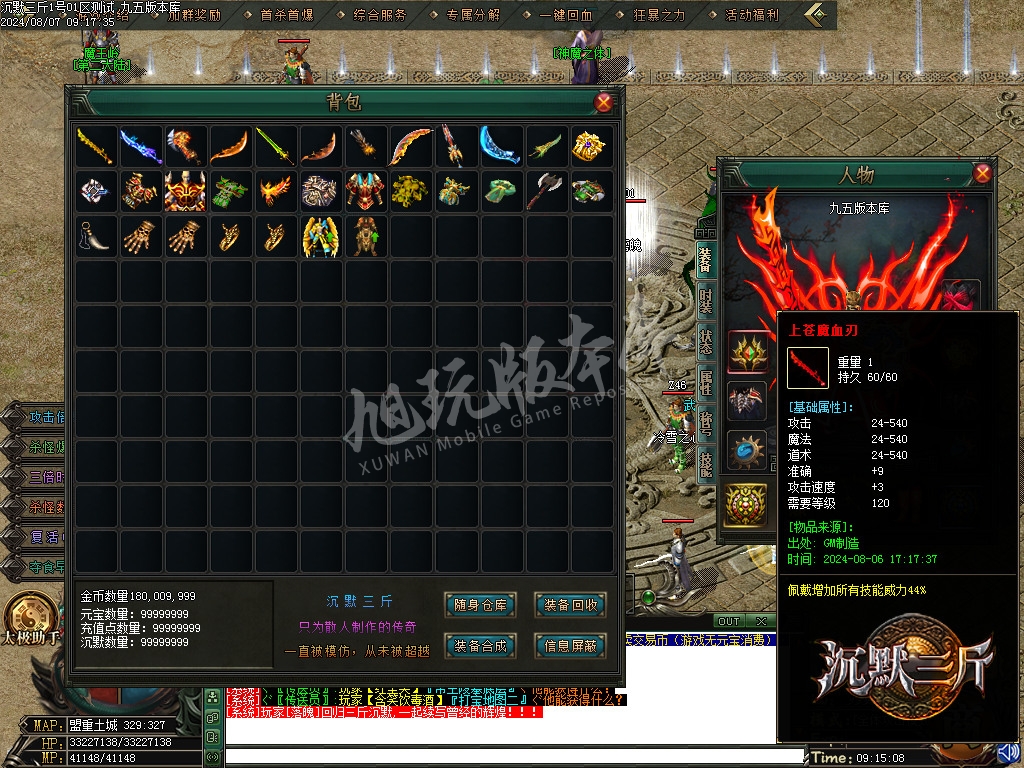Select the double-bladed axe item
The image size is (1024, 768).
543,191
